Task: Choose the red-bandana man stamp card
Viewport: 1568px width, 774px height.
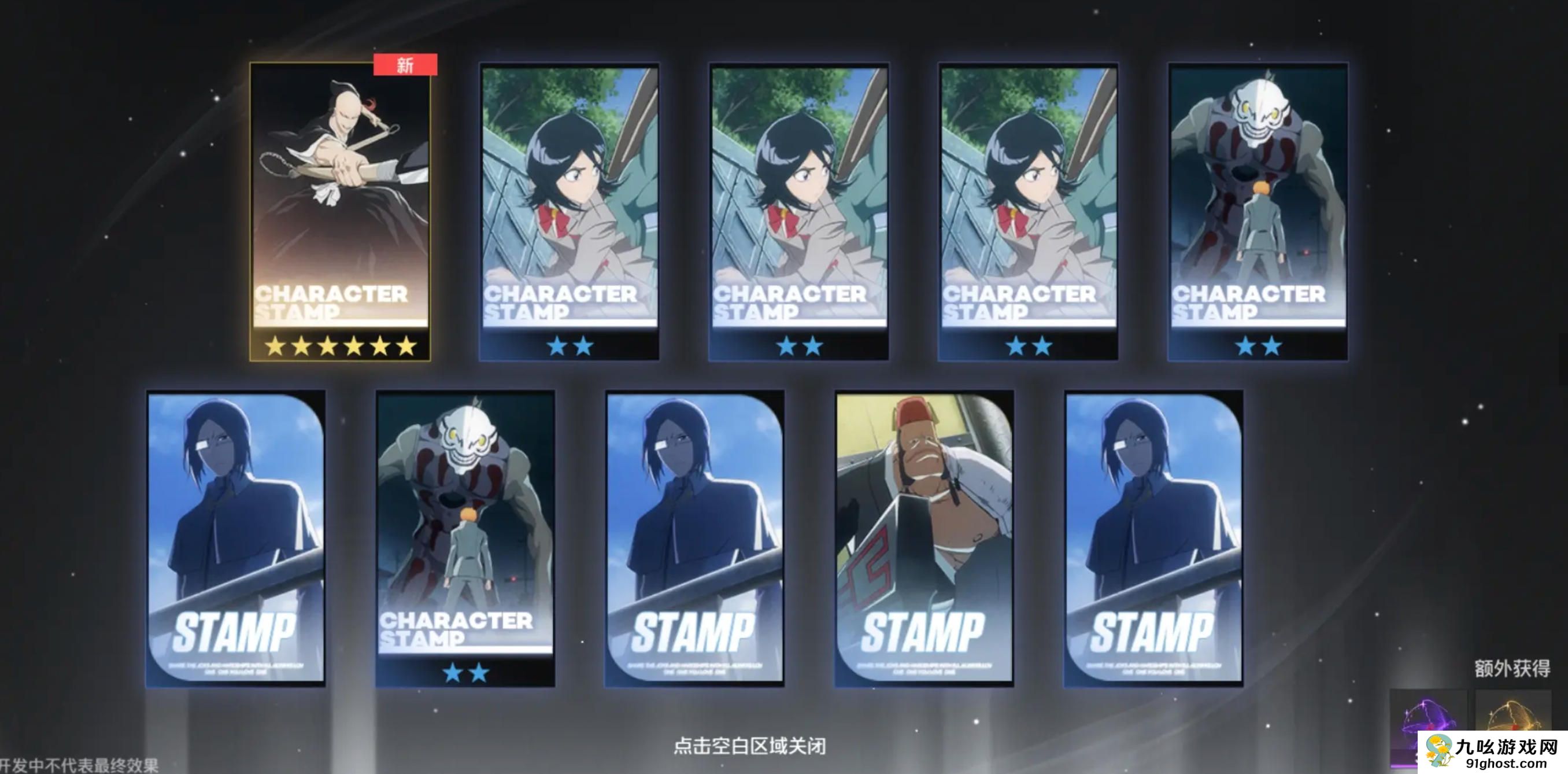Action: [x=923, y=538]
